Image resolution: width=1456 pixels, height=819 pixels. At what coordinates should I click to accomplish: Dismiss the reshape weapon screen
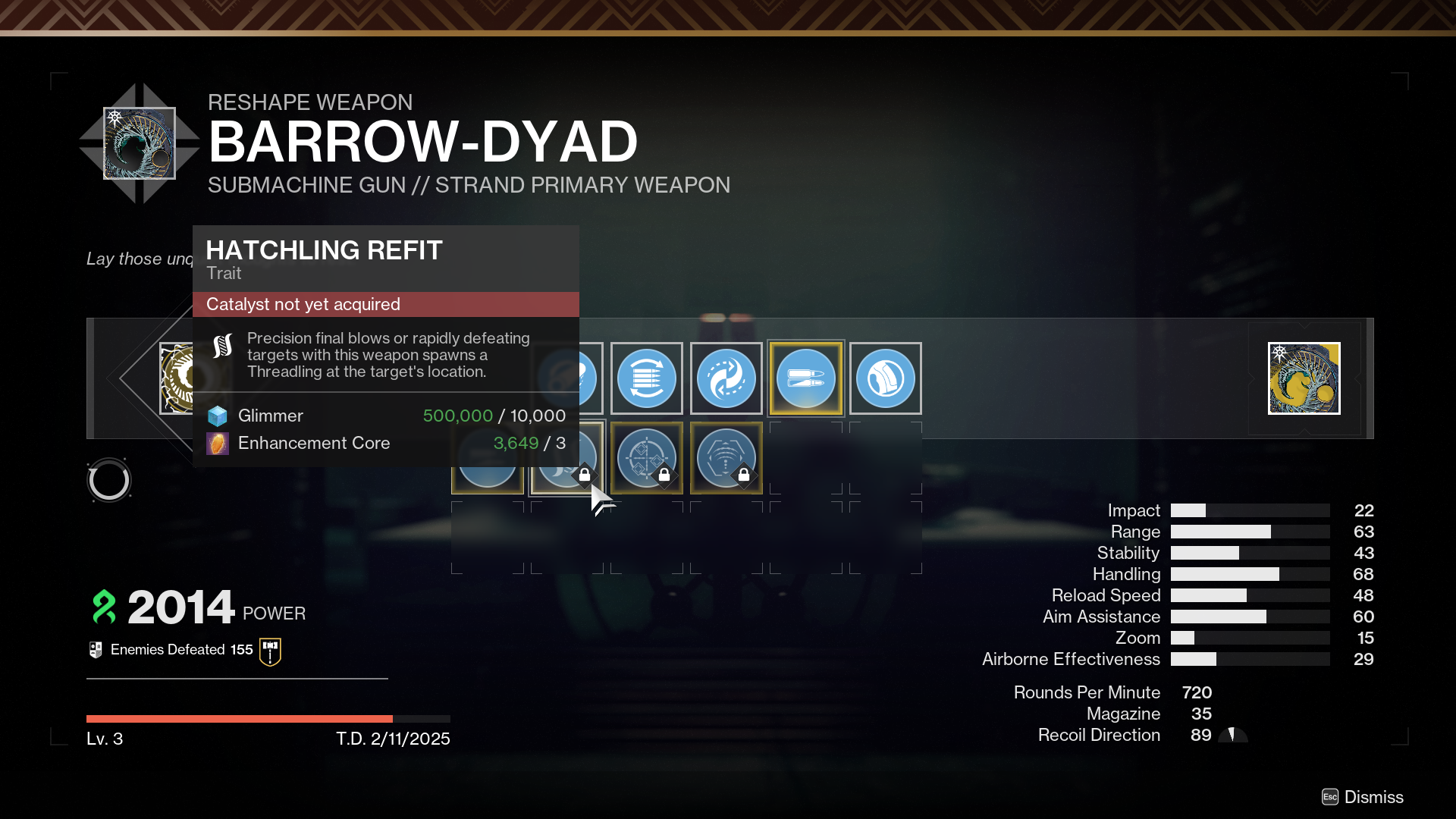pyautogui.click(x=1363, y=797)
